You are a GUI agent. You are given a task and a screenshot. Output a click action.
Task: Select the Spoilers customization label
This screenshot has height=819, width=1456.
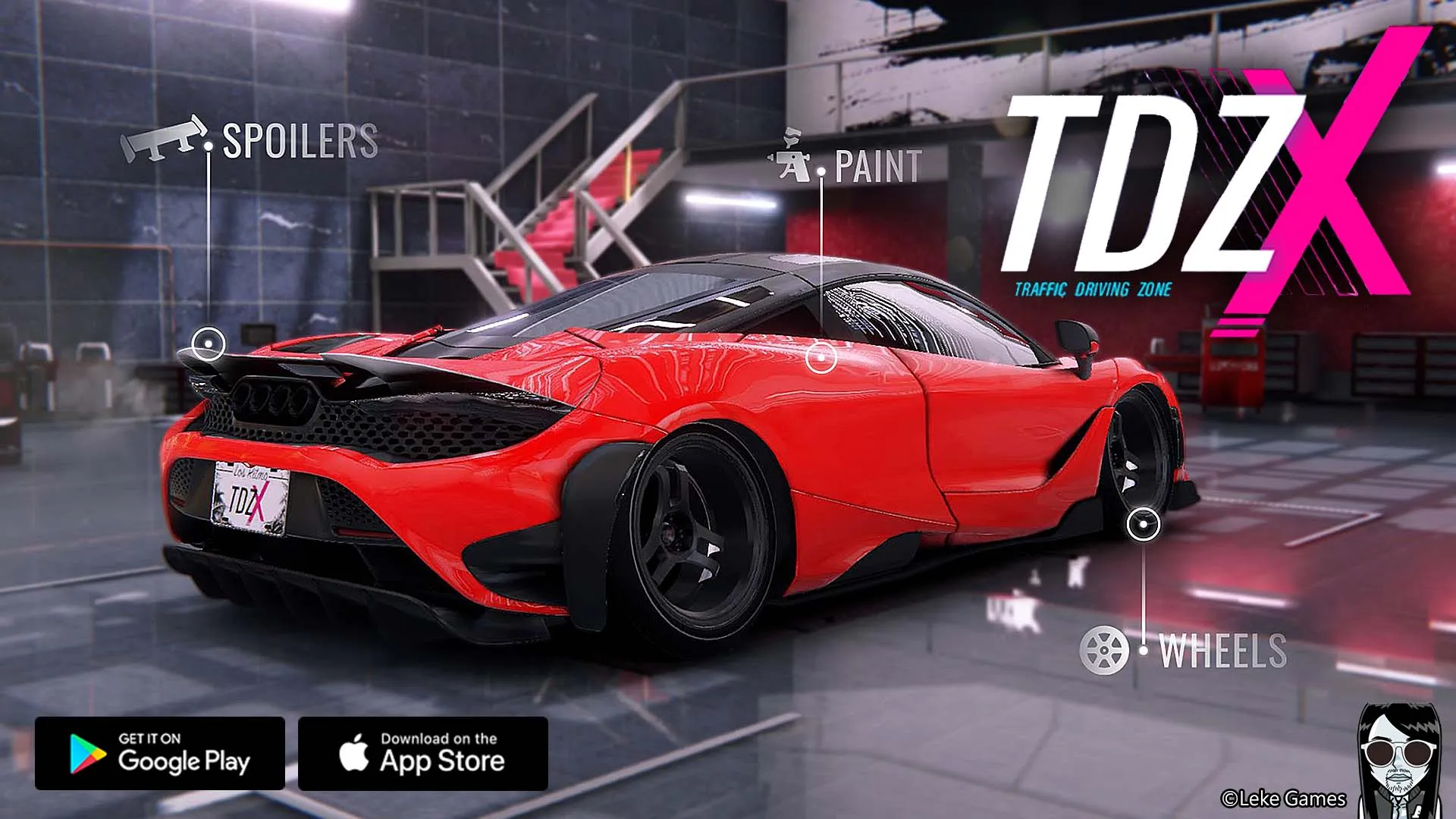(x=300, y=141)
